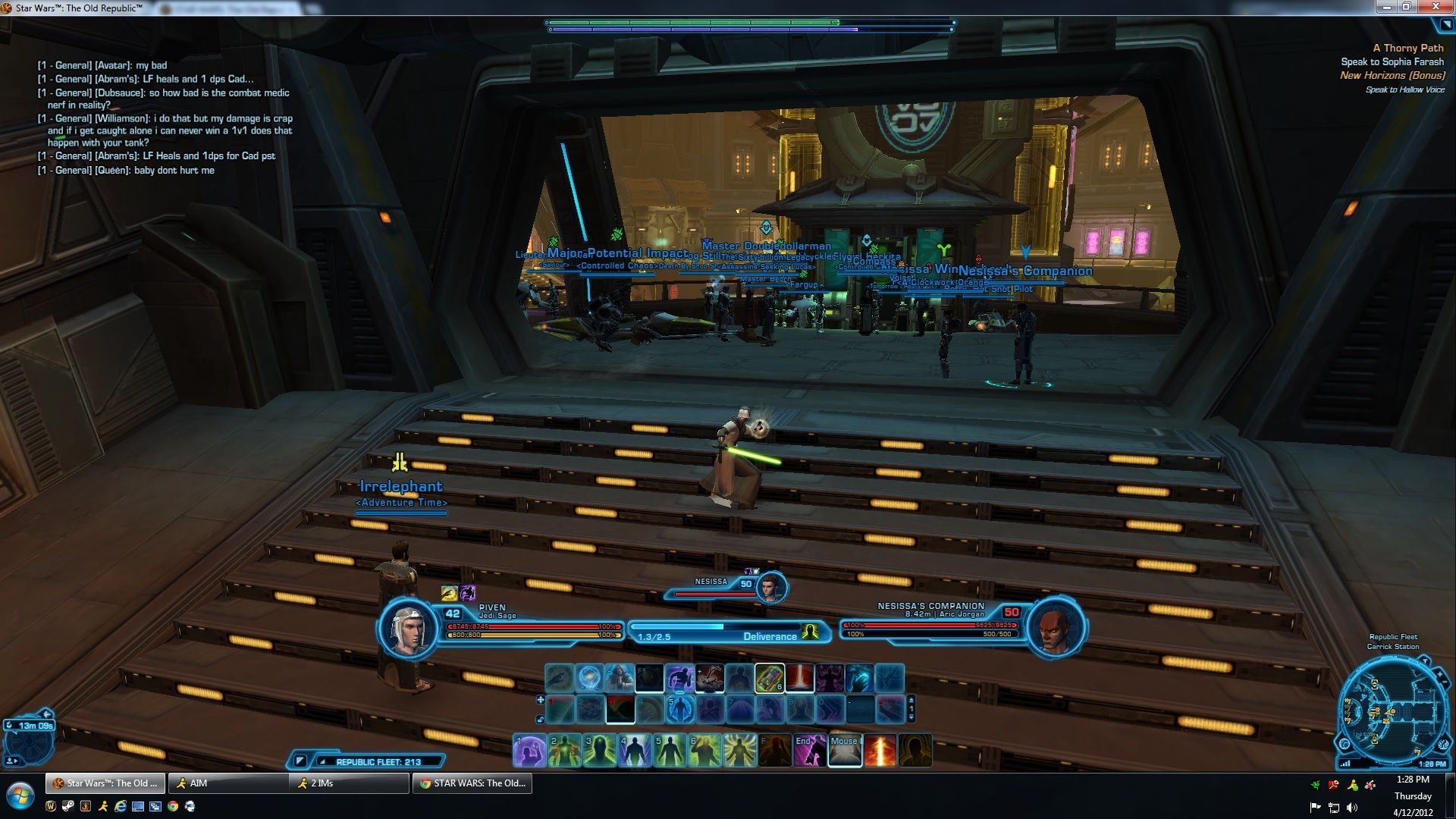
Task: Activate the fiery red ability on the quickbar
Action: point(878,749)
